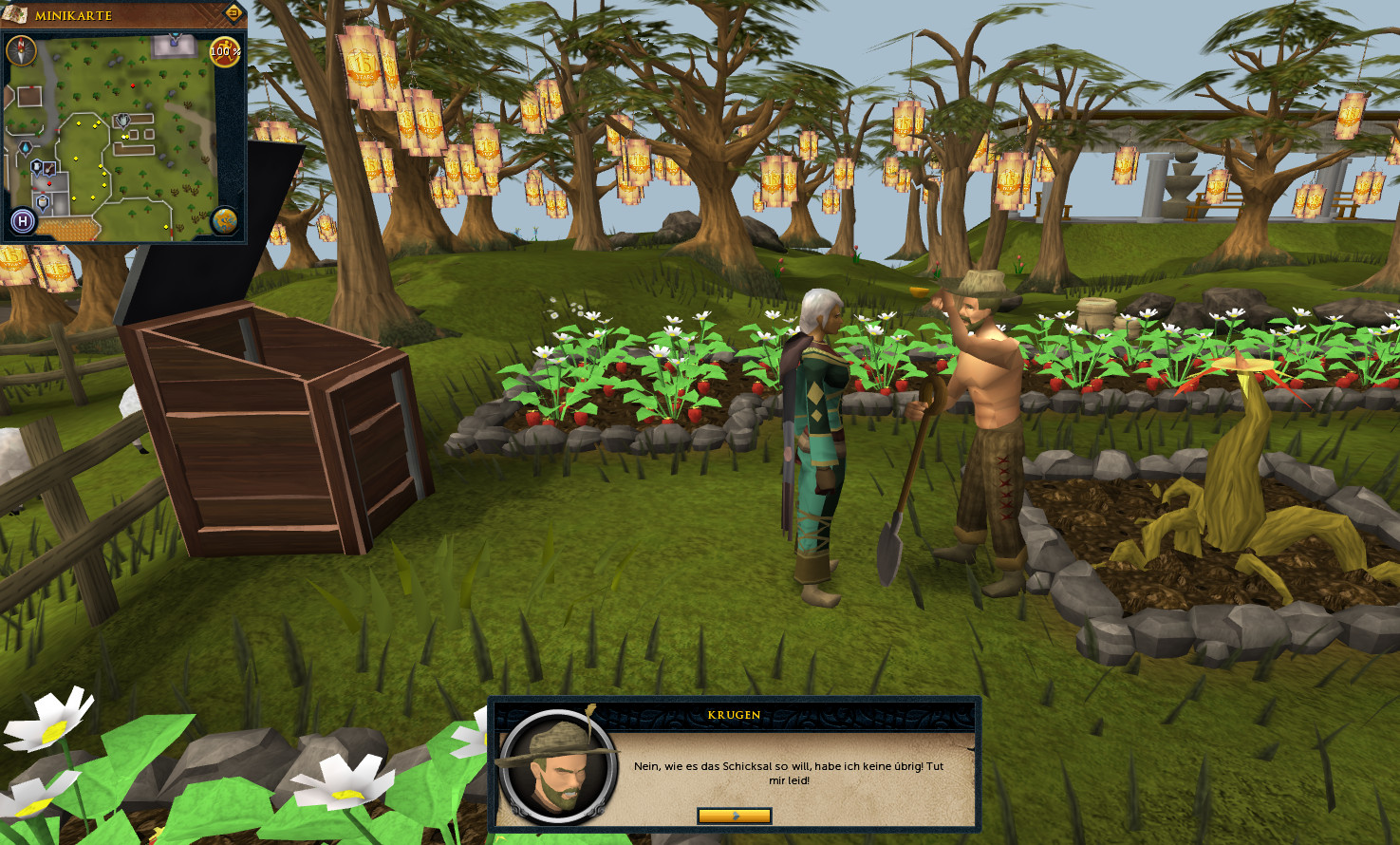Image resolution: width=1400 pixels, height=845 pixels.
Task: Click the watering can marker on the minimap
Action: pyautogui.click(x=122, y=121)
